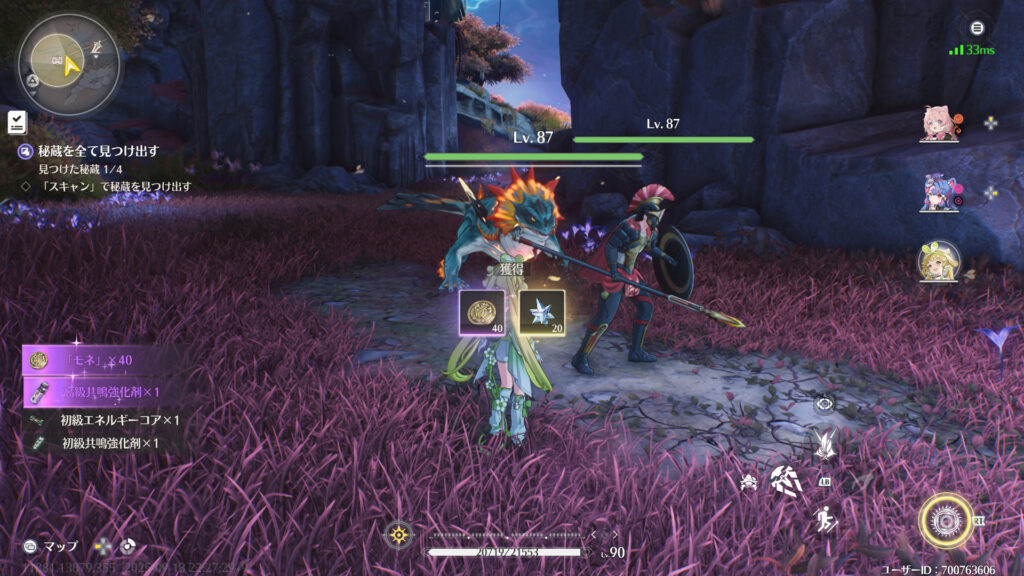The width and height of the screenshot is (1024, 576).
Task: Click the モネ ×40 loot notification
Action: pyautogui.click(x=98, y=360)
